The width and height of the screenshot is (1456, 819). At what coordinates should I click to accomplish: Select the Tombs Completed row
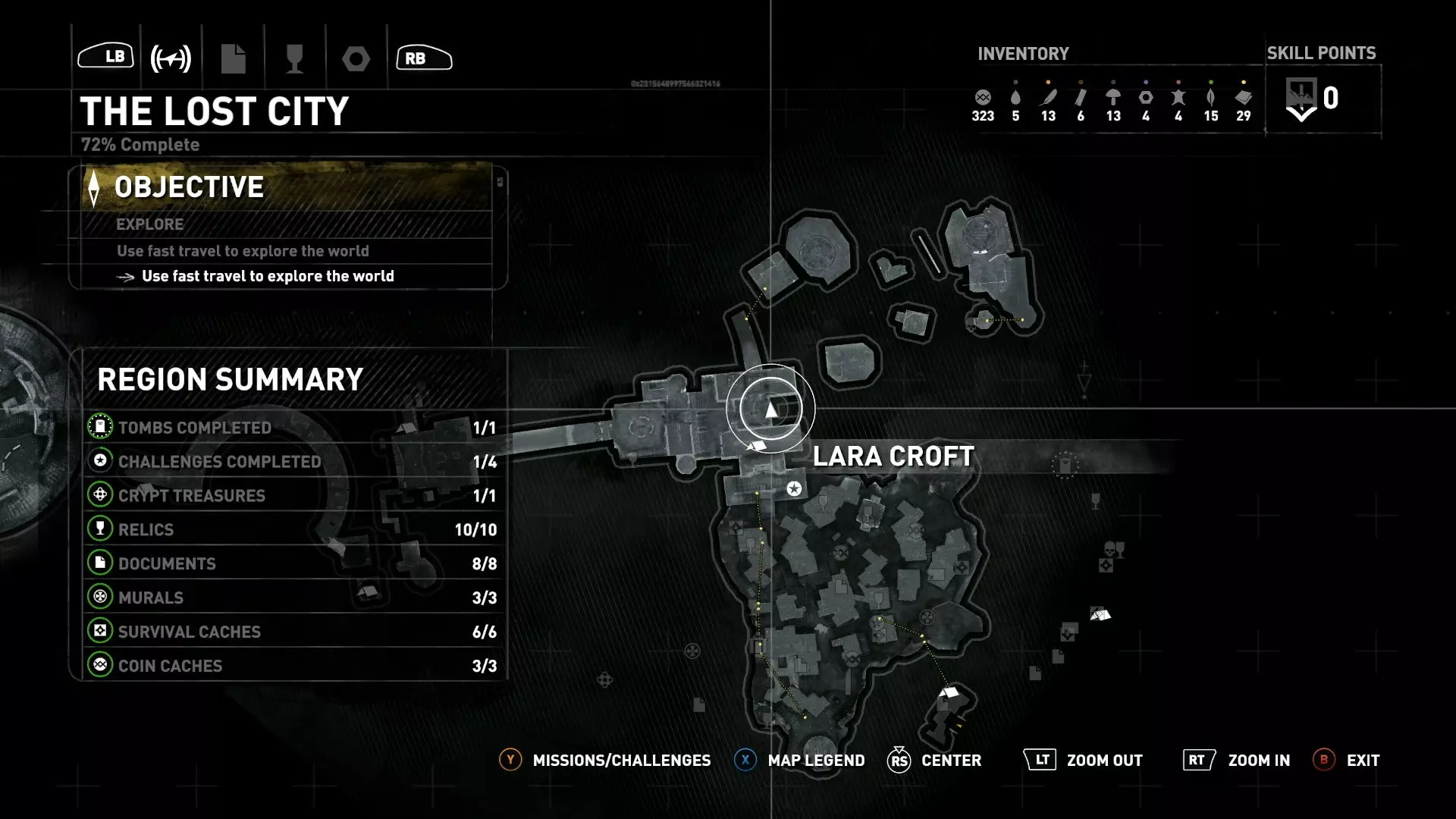click(292, 428)
